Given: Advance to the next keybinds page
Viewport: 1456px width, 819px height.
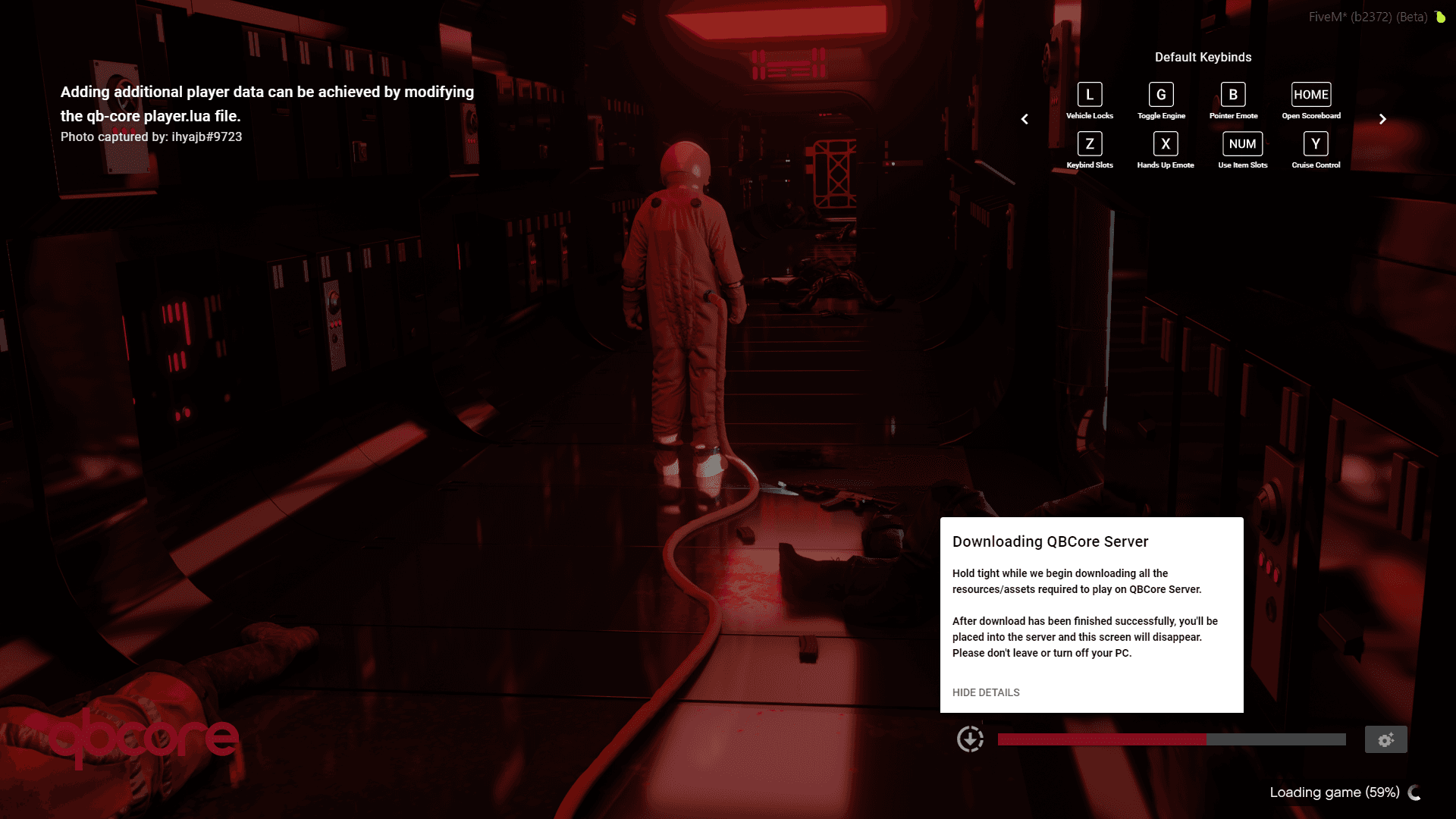Looking at the screenshot, I should pyautogui.click(x=1382, y=119).
